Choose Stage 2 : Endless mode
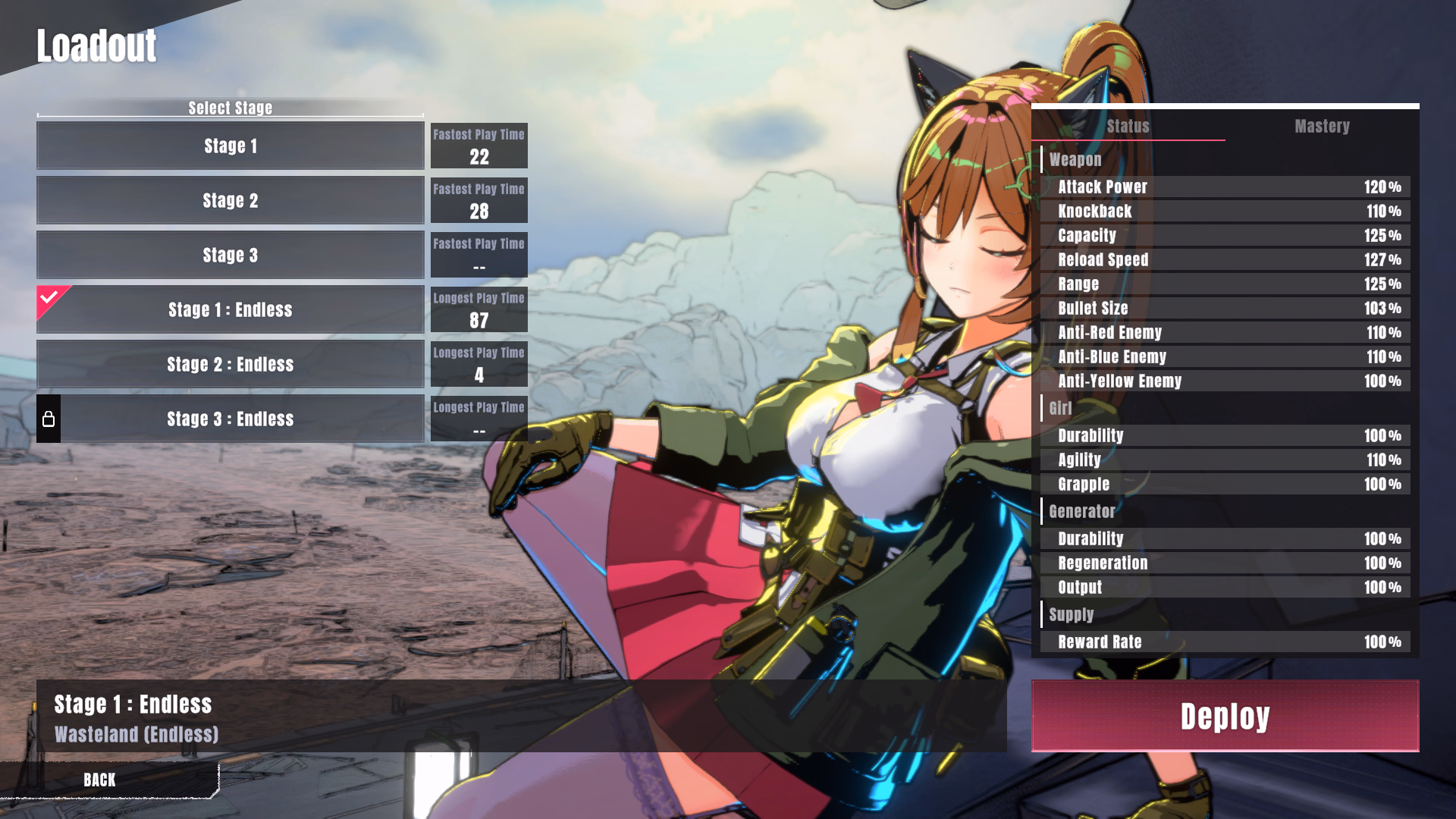This screenshot has height=819, width=1456. coord(231,364)
